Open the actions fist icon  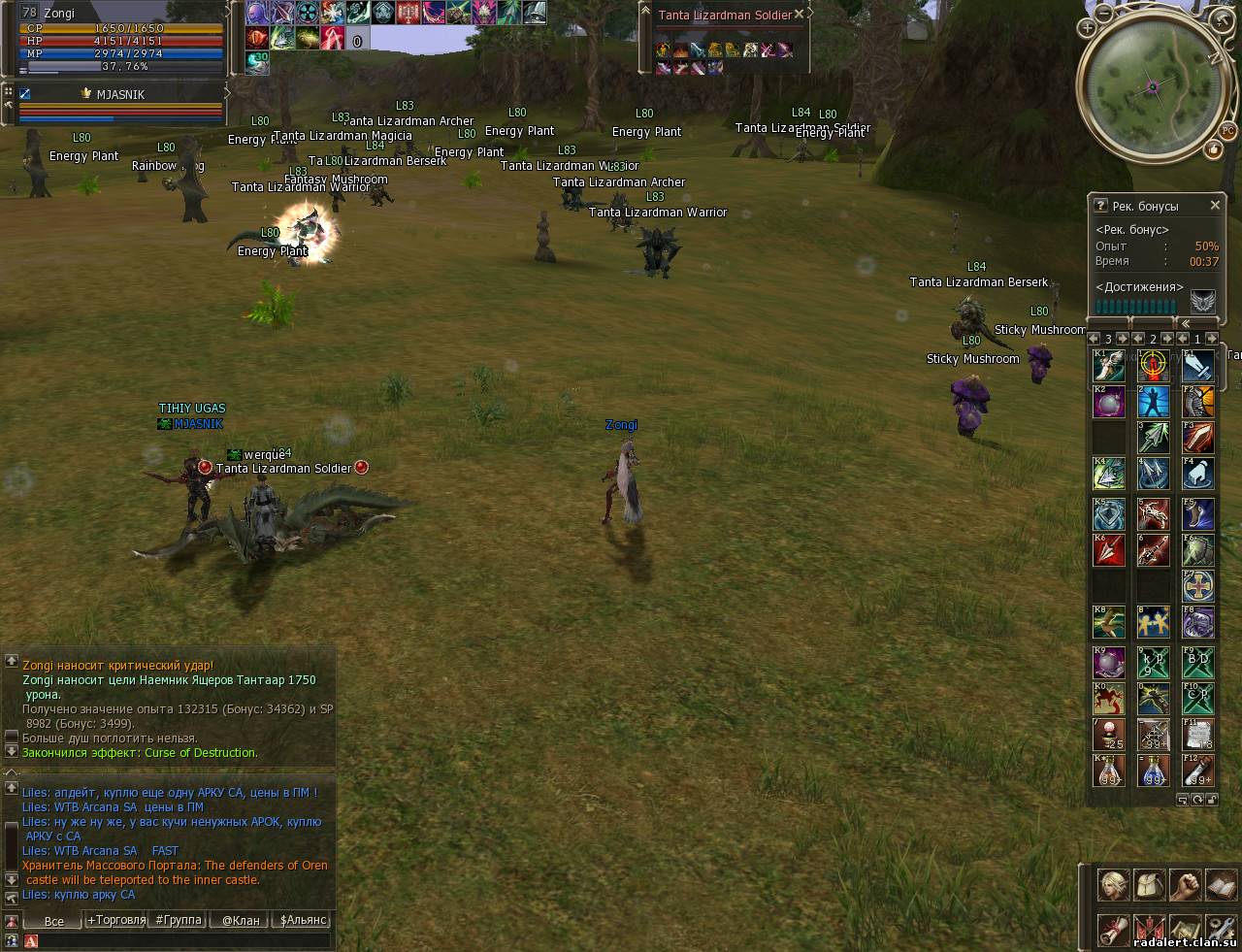click(1185, 885)
